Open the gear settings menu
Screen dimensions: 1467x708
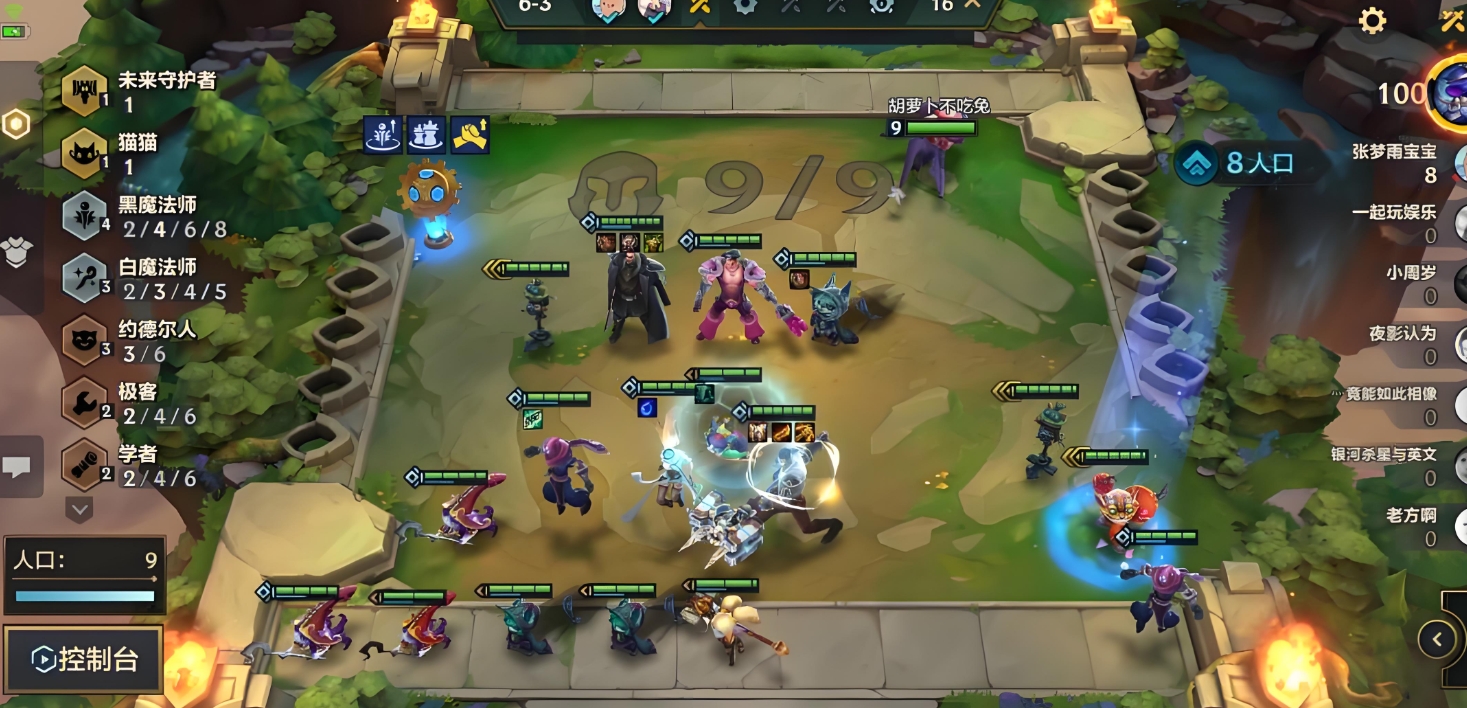tap(1372, 21)
